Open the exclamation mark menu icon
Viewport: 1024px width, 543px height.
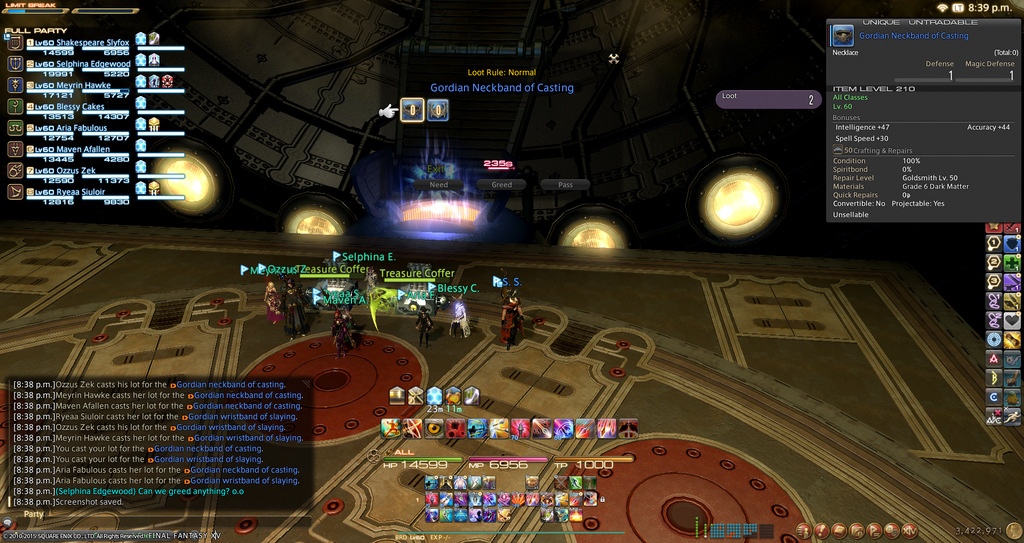[822, 530]
